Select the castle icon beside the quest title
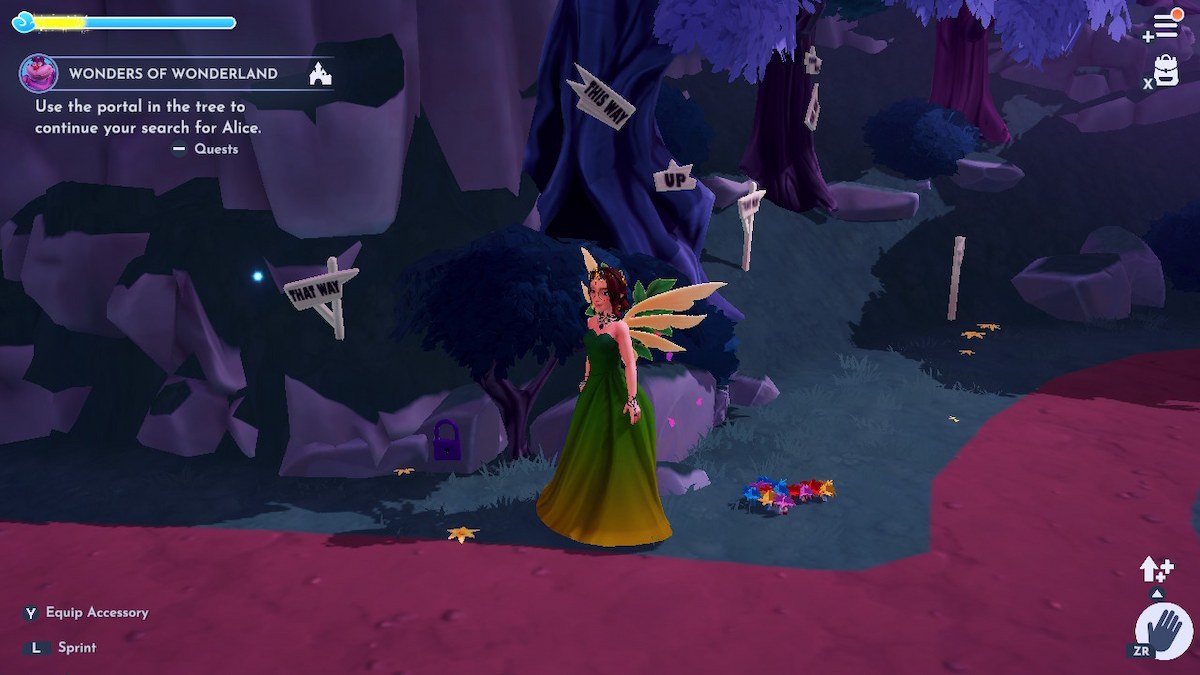 321,74
